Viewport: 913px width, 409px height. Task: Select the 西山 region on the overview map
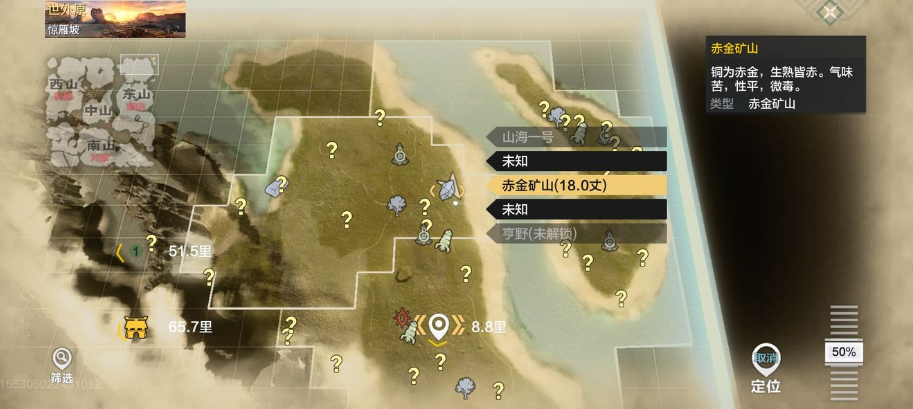point(63,84)
